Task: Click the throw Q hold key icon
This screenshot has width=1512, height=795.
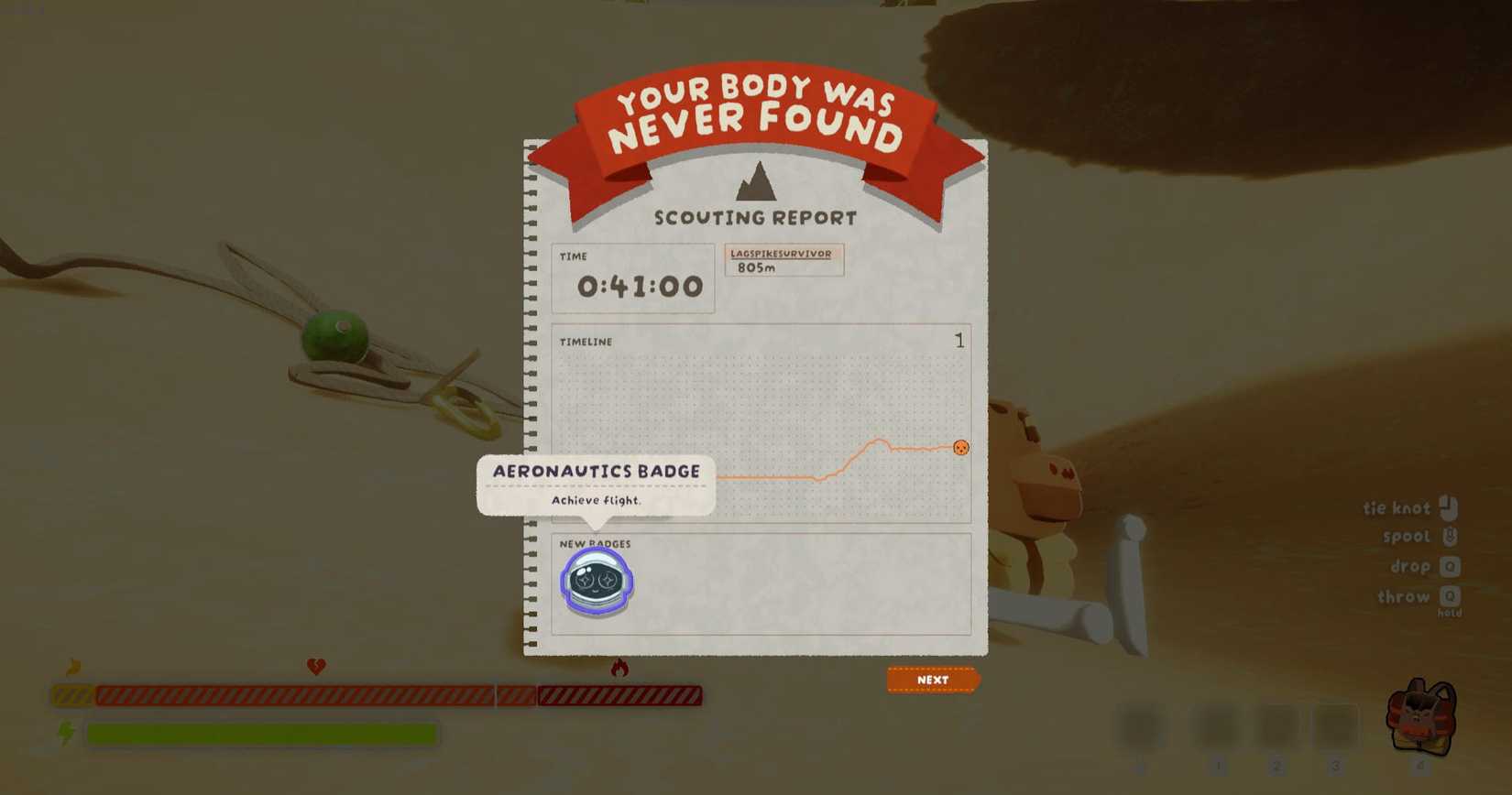Action: pyautogui.click(x=1451, y=597)
